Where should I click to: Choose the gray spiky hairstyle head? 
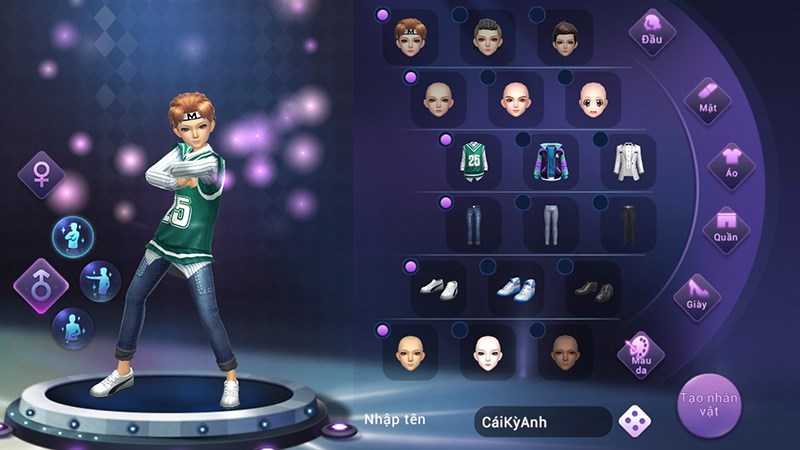(x=487, y=38)
